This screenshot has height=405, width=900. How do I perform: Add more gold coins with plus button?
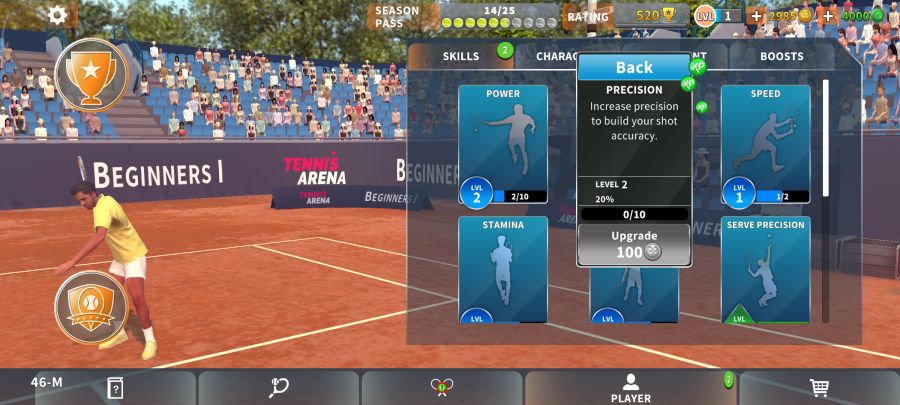(756, 16)
